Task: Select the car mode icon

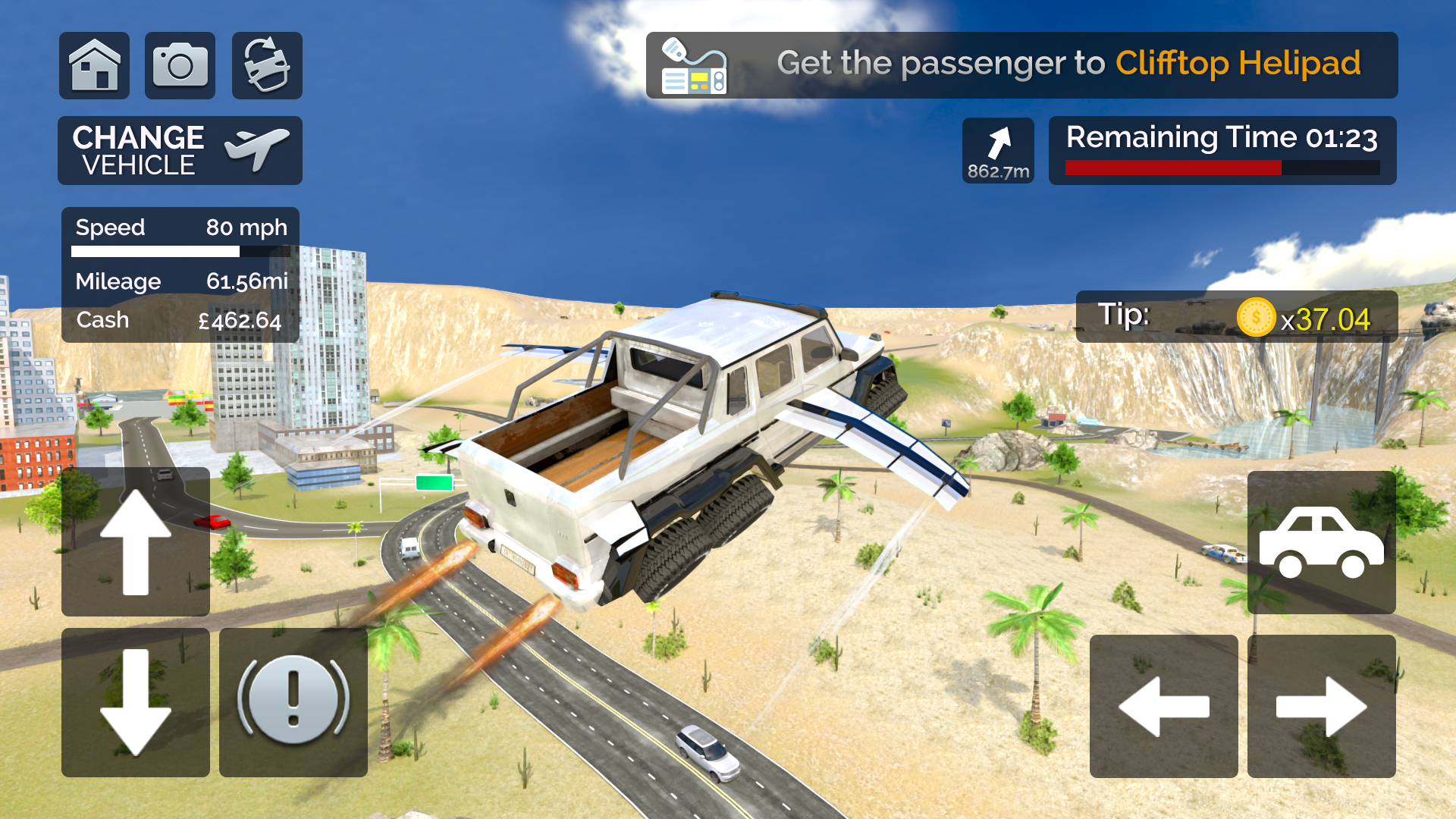Action: (1321, 542)
